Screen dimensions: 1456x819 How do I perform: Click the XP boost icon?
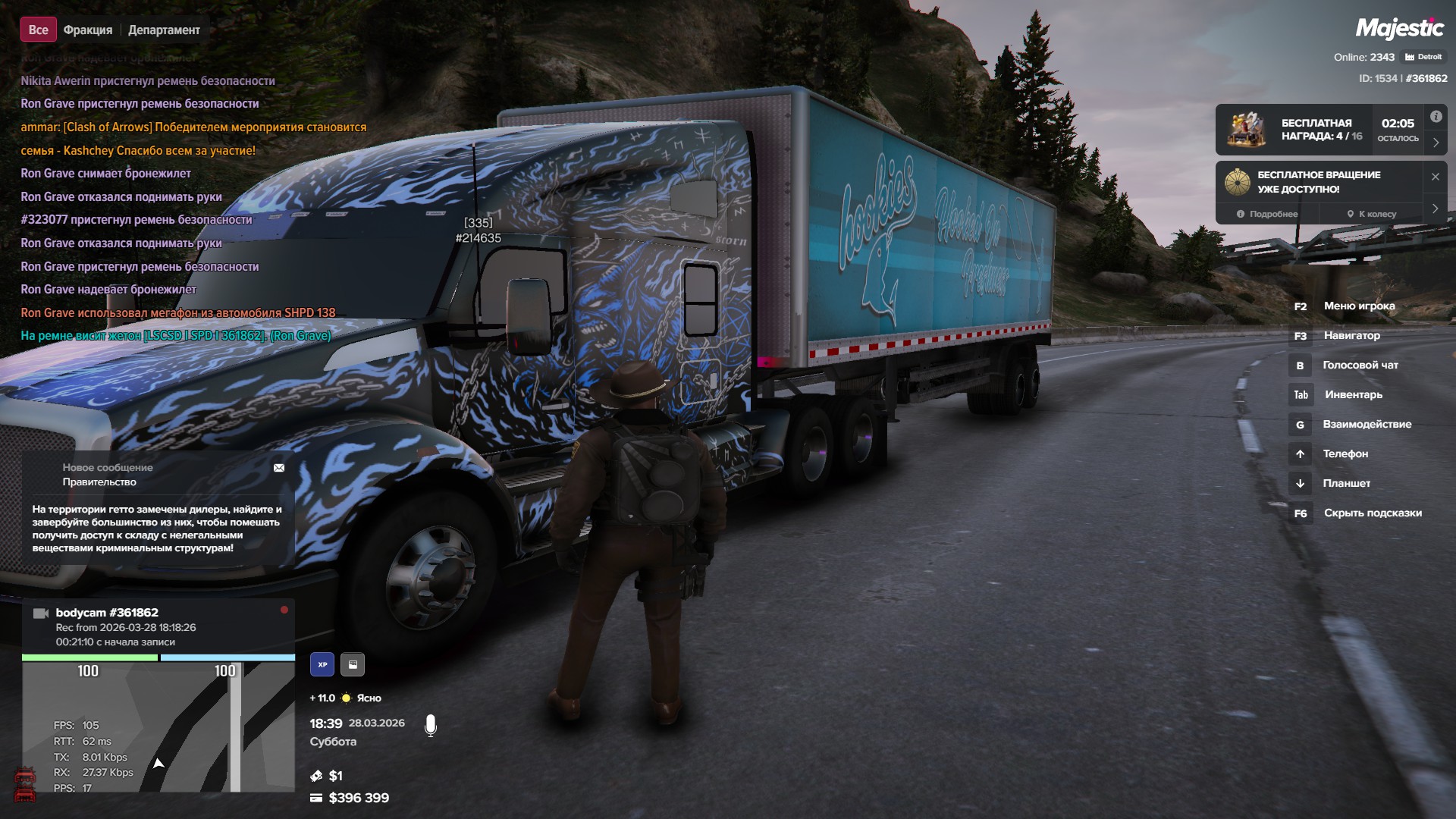tap(322, 664)
